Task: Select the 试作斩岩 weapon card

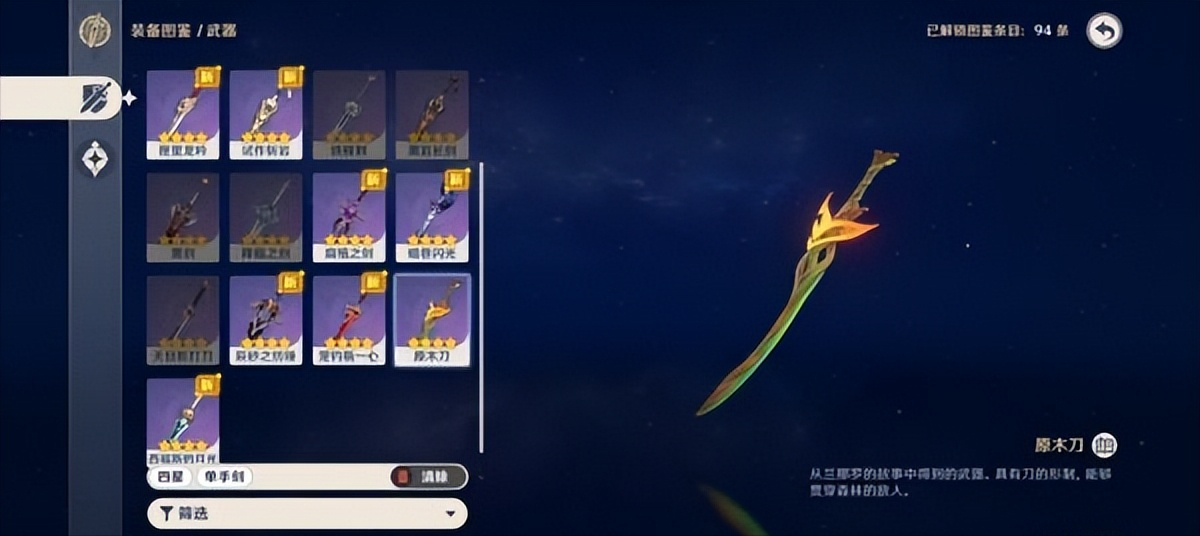Action: coord(266,115)
